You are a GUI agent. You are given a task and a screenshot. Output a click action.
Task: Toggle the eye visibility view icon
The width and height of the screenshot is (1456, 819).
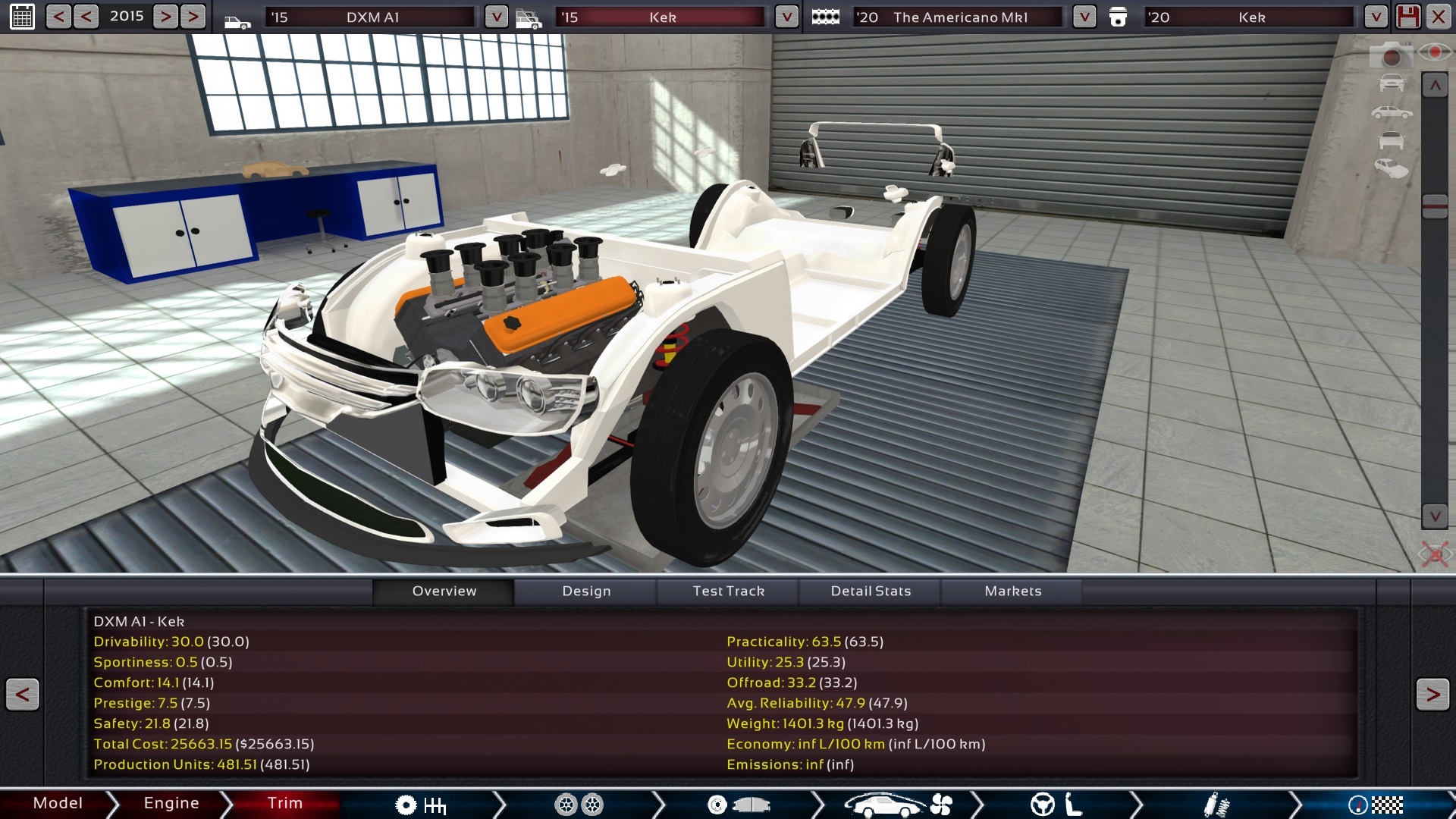[1436, 53]
